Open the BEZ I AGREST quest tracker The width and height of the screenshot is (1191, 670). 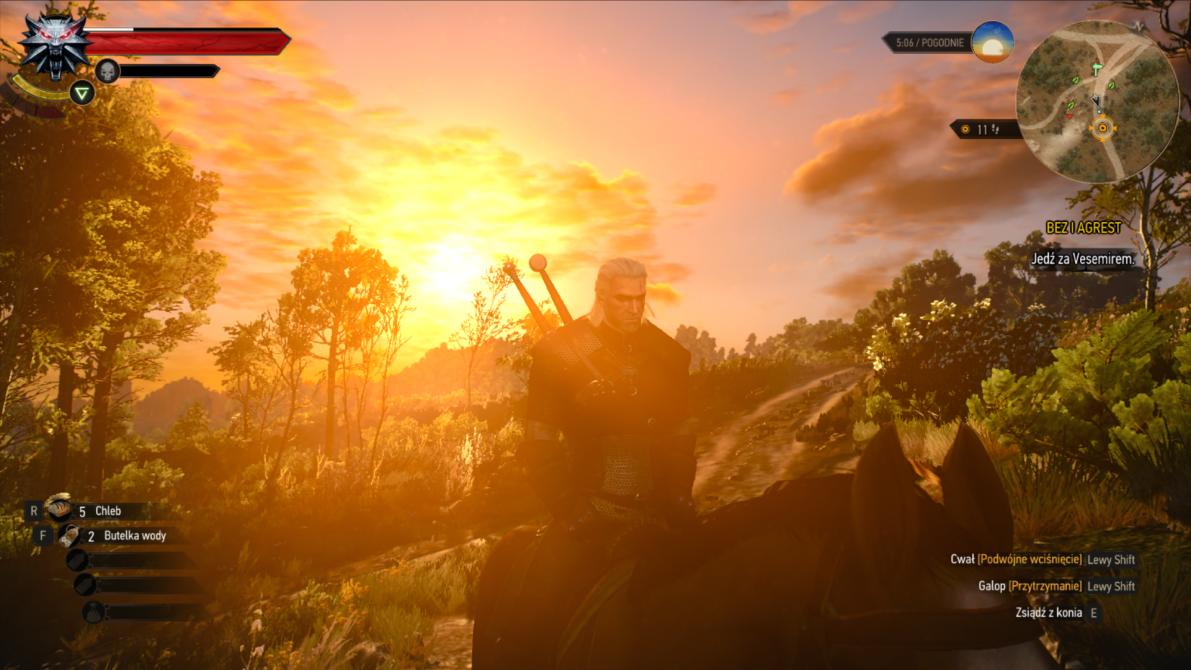[1084, 228]
